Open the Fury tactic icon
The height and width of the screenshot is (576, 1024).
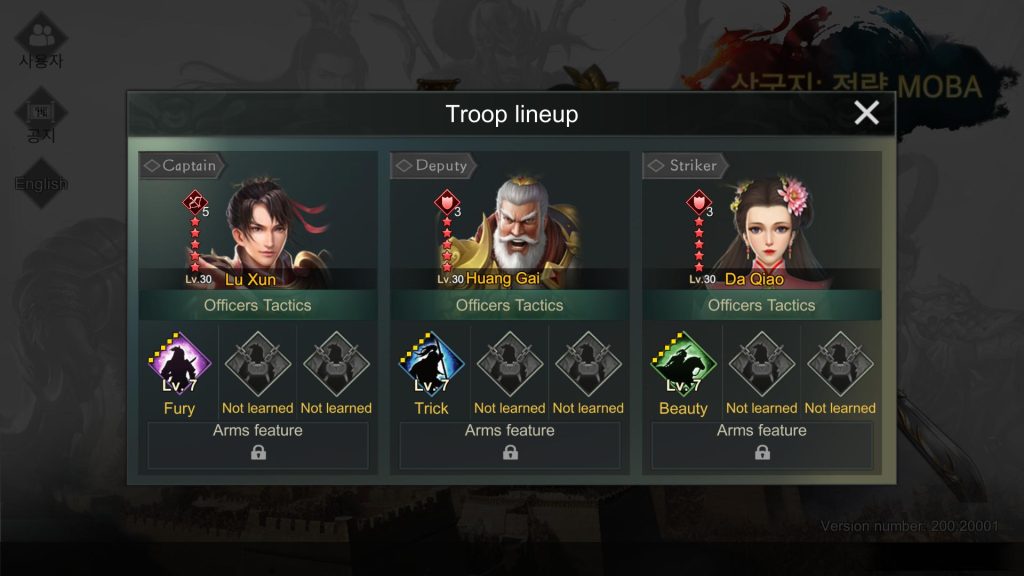pyautogui.click(x=179, y=366)
